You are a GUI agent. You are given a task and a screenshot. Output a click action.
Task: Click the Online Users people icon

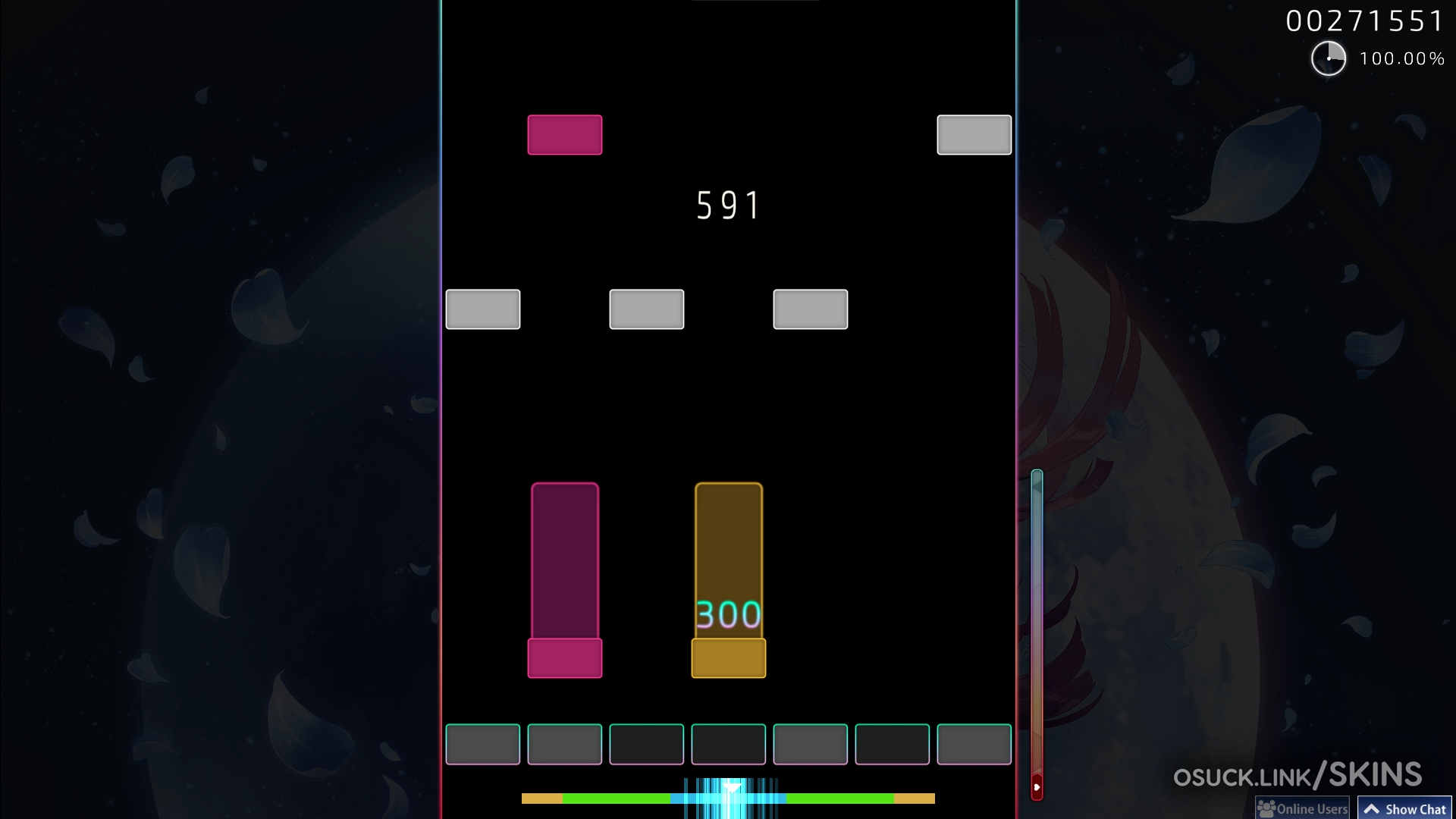(1266, 808)
